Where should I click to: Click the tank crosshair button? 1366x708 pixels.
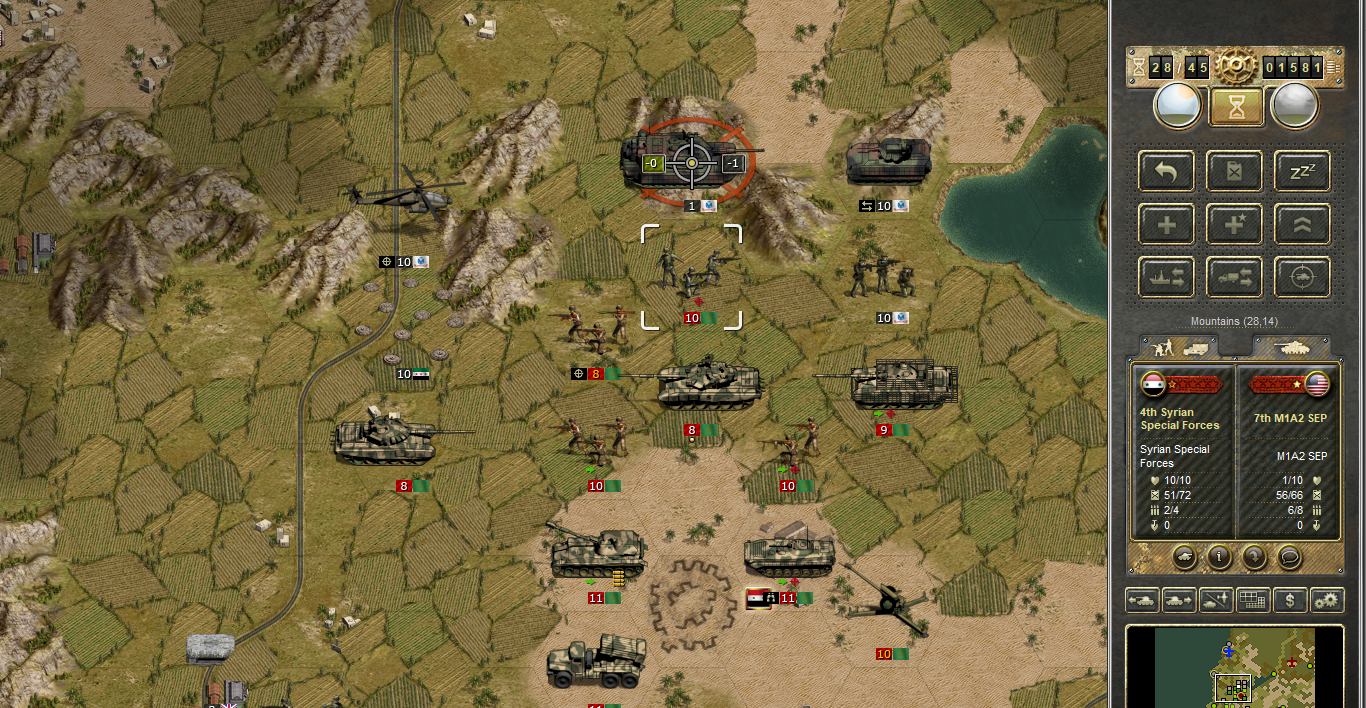click(x=1302, y=277)
